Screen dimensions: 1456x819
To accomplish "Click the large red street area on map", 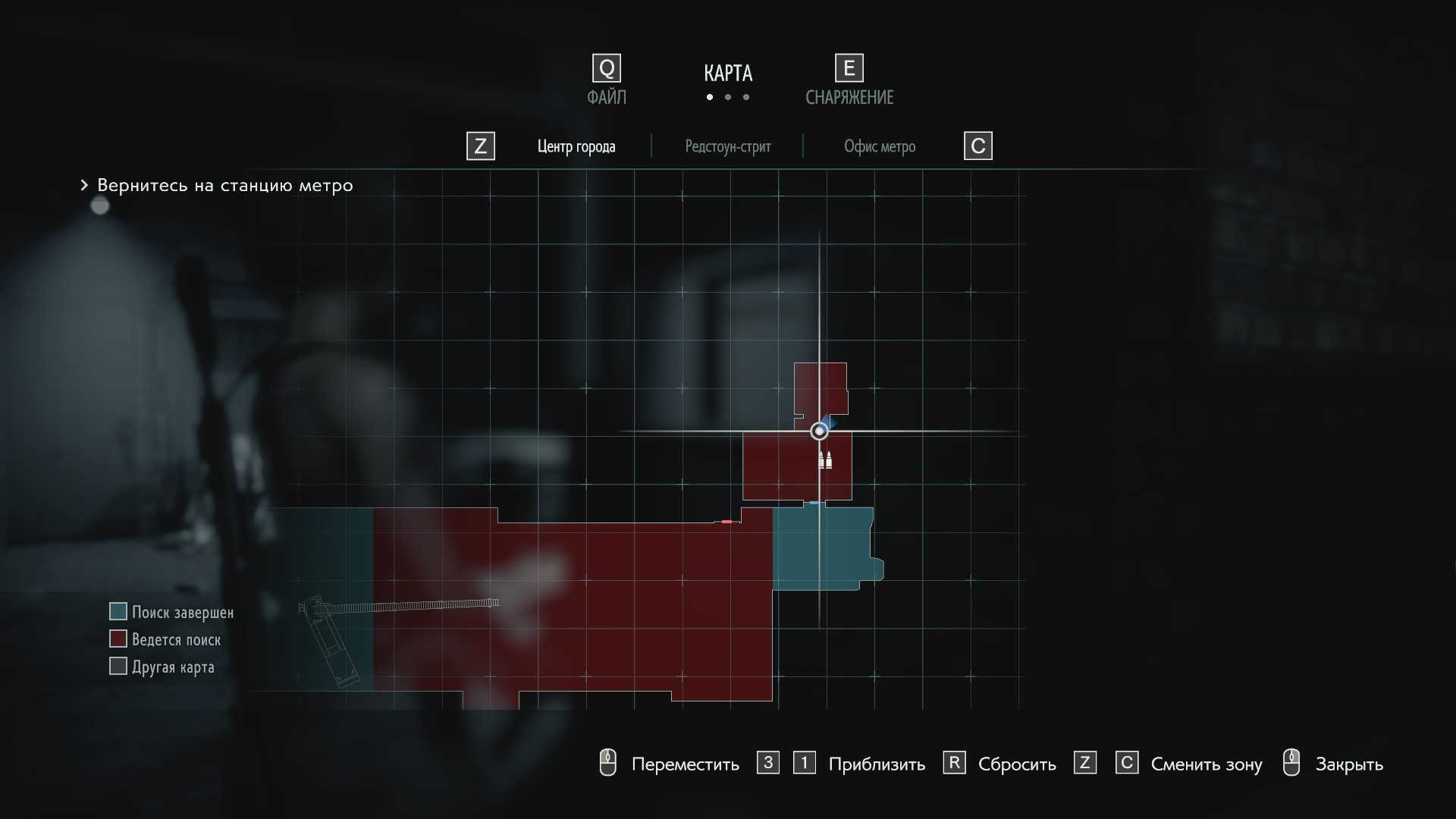I will [x=607, y=607].
